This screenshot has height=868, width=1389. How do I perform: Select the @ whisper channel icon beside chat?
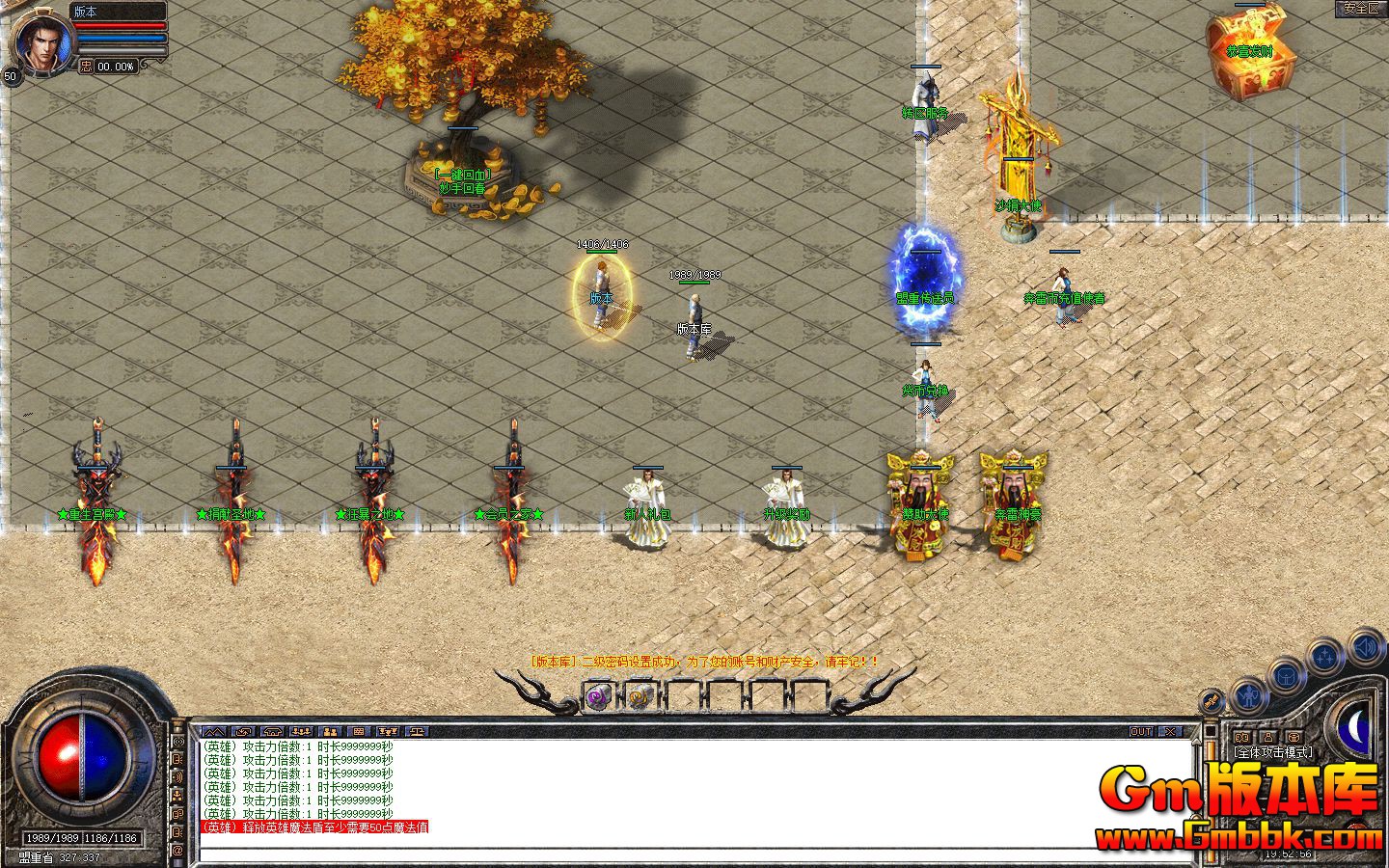pos(177,852)
